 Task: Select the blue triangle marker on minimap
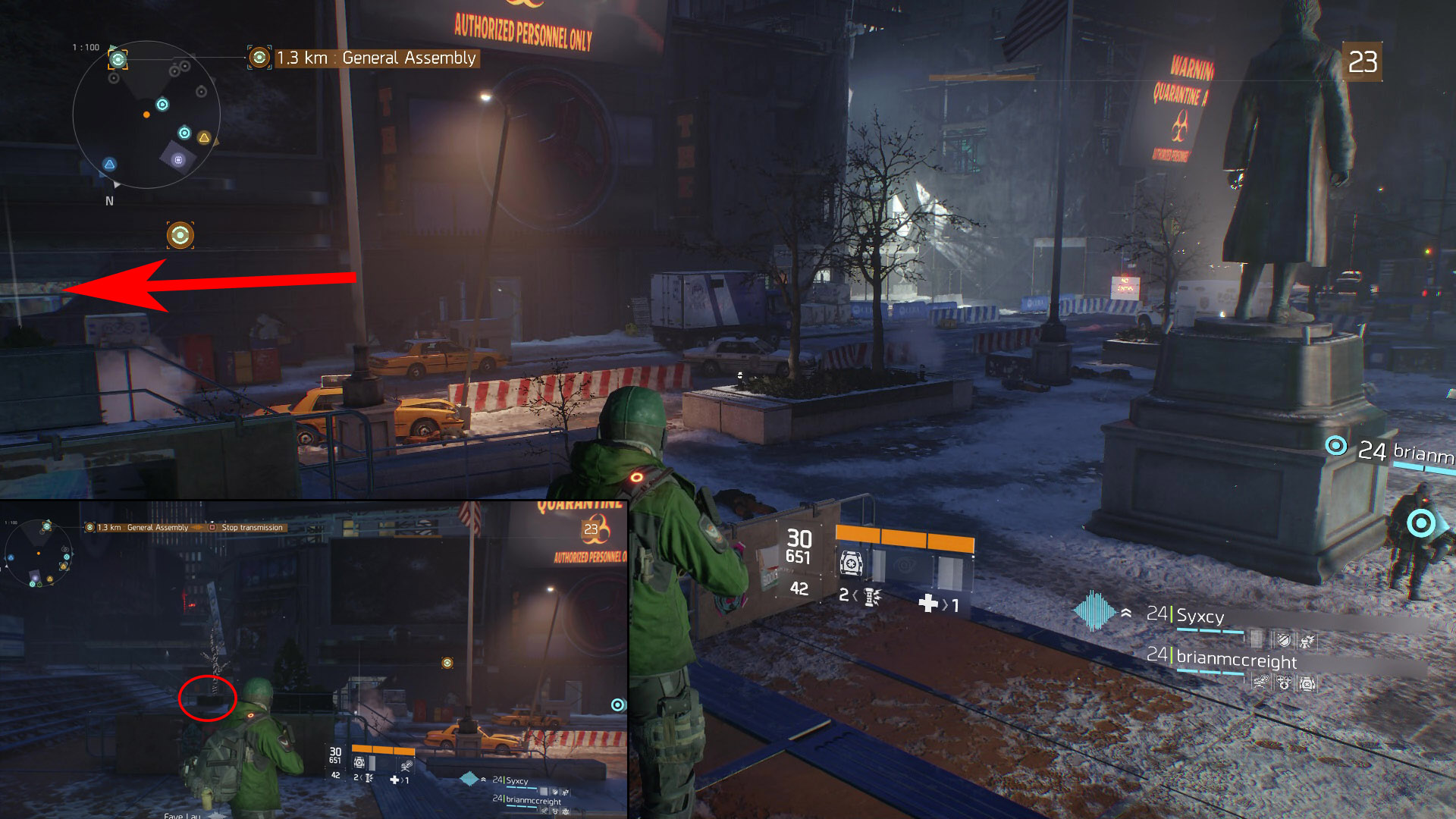pyautogui.click(x=110, y=165)
